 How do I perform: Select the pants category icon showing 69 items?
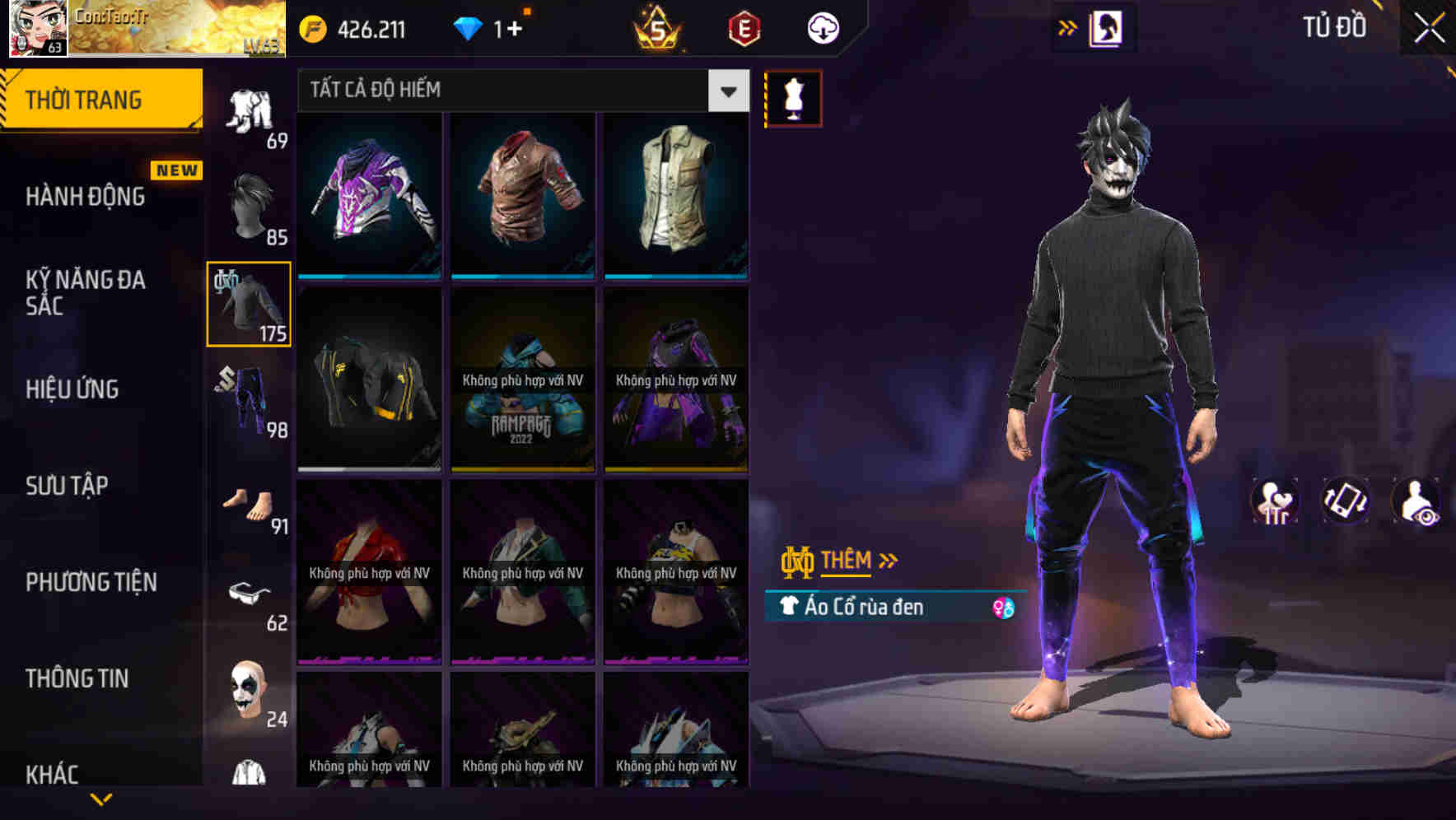click(248, 111)
